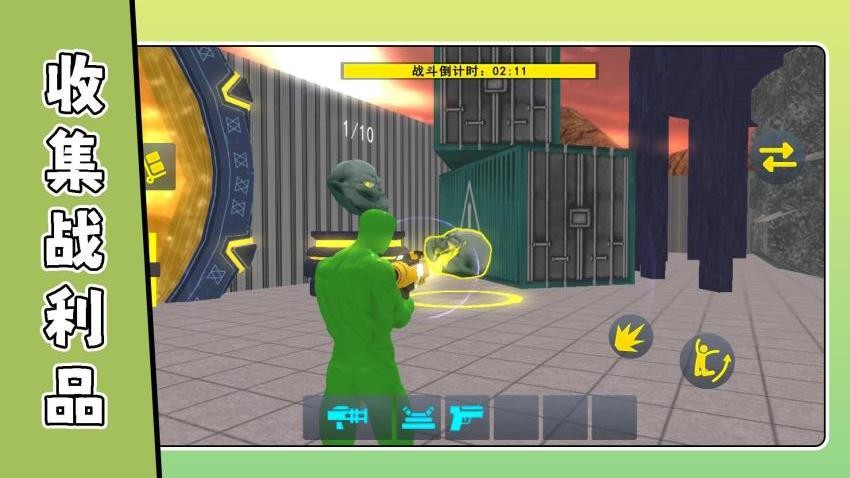Activate the jump action button
850x478 pixels.
click(x=706, y=360)
